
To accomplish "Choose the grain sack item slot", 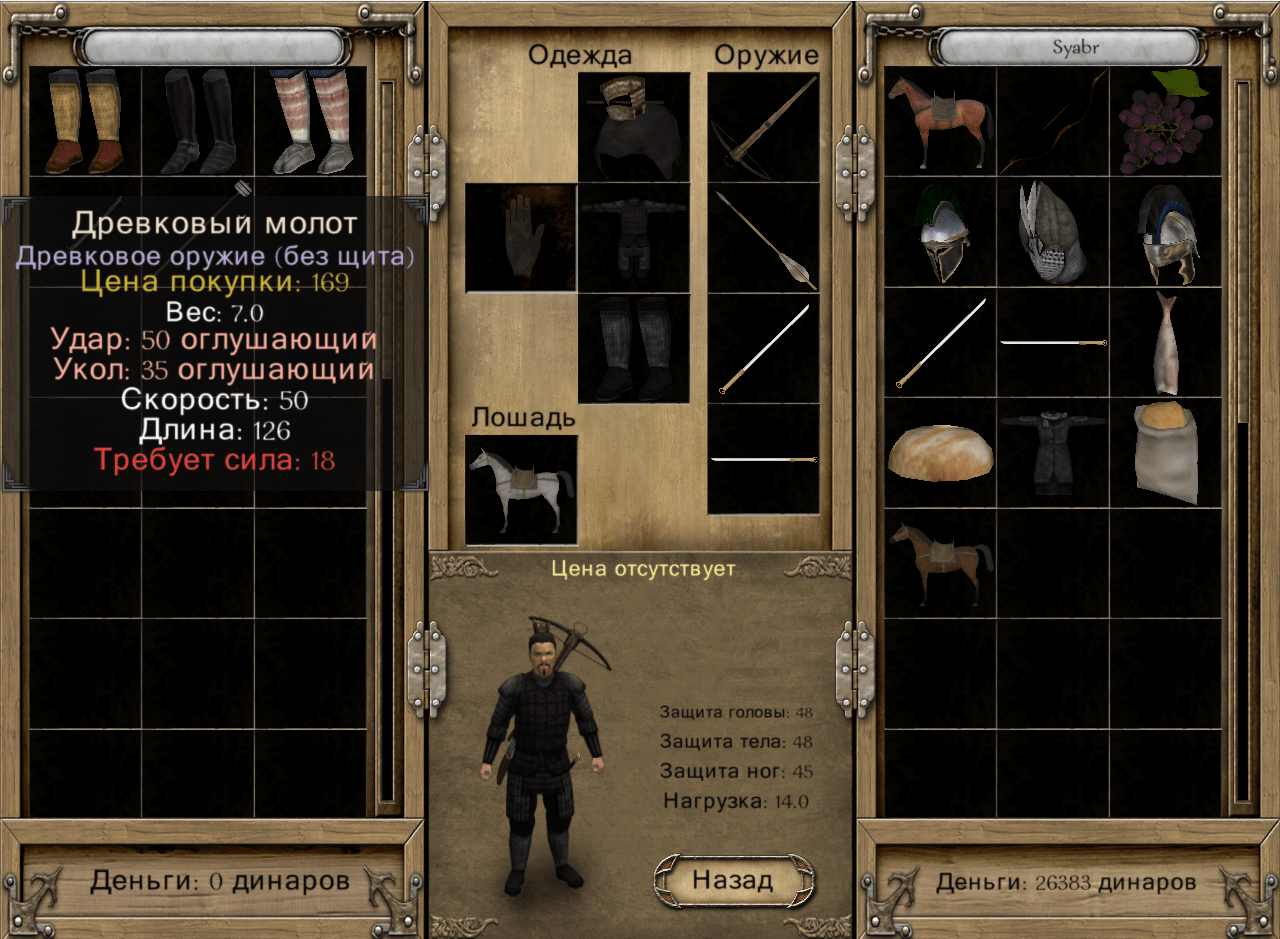I will pyautogui.click(x=1166, y=452).
